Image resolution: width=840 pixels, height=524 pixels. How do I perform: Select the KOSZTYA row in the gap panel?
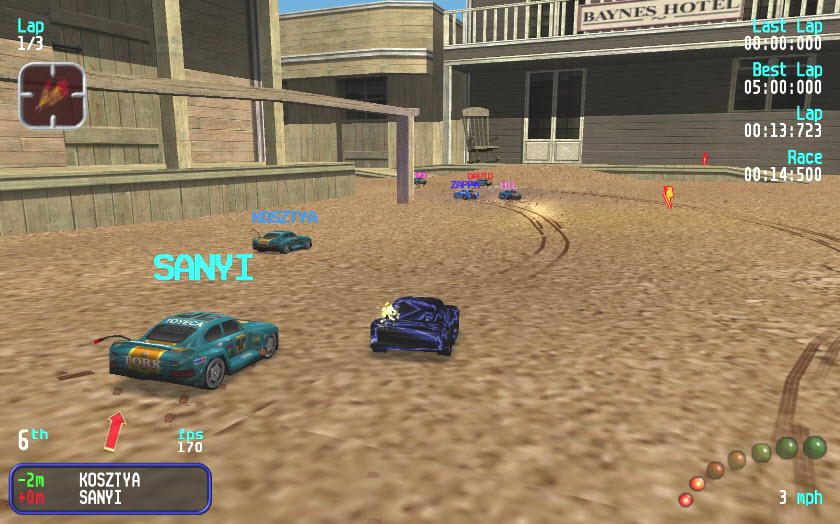[109, 480]
